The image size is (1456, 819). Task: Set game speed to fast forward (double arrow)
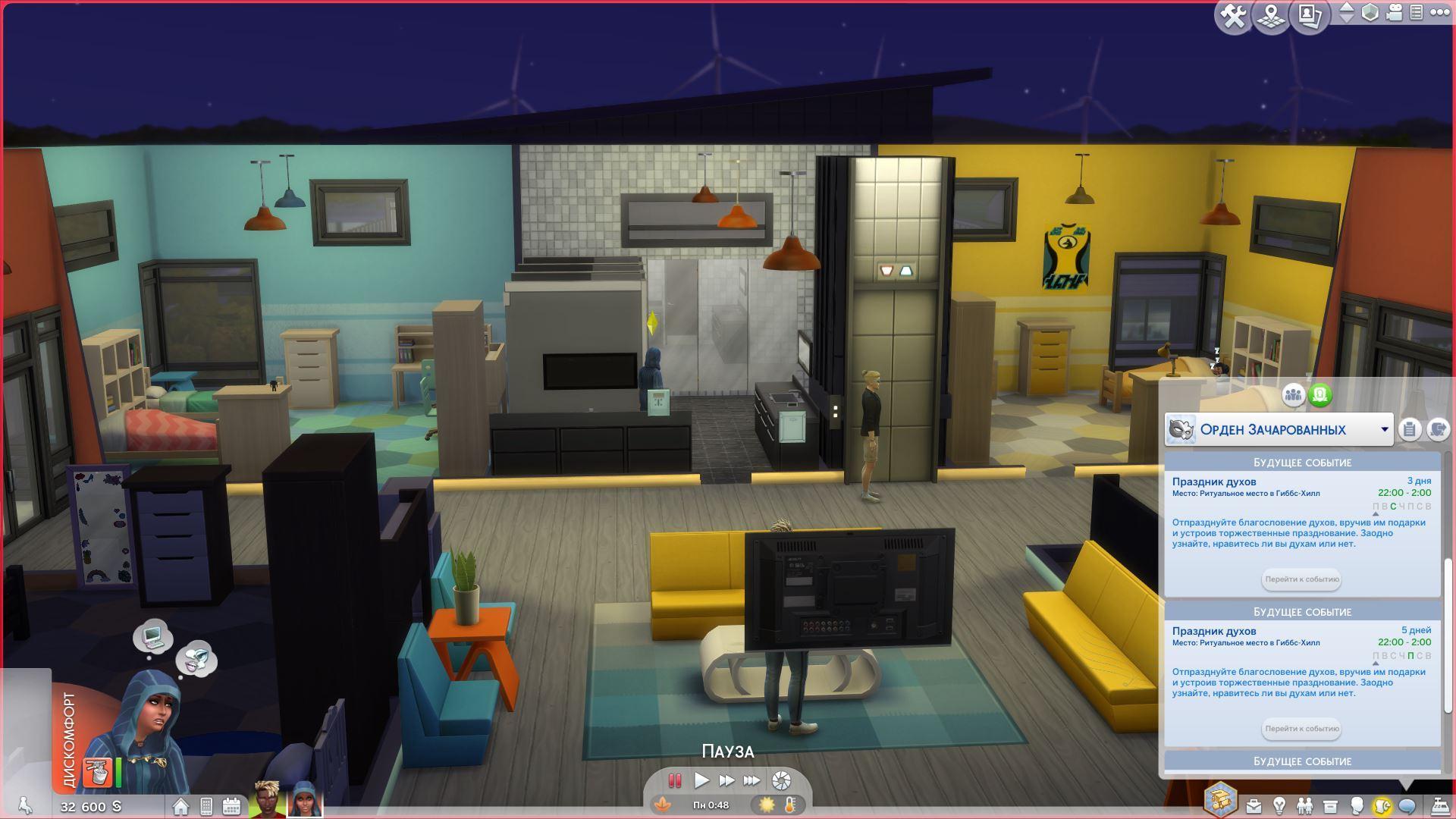pyautogui.click(x=726, y=780)
